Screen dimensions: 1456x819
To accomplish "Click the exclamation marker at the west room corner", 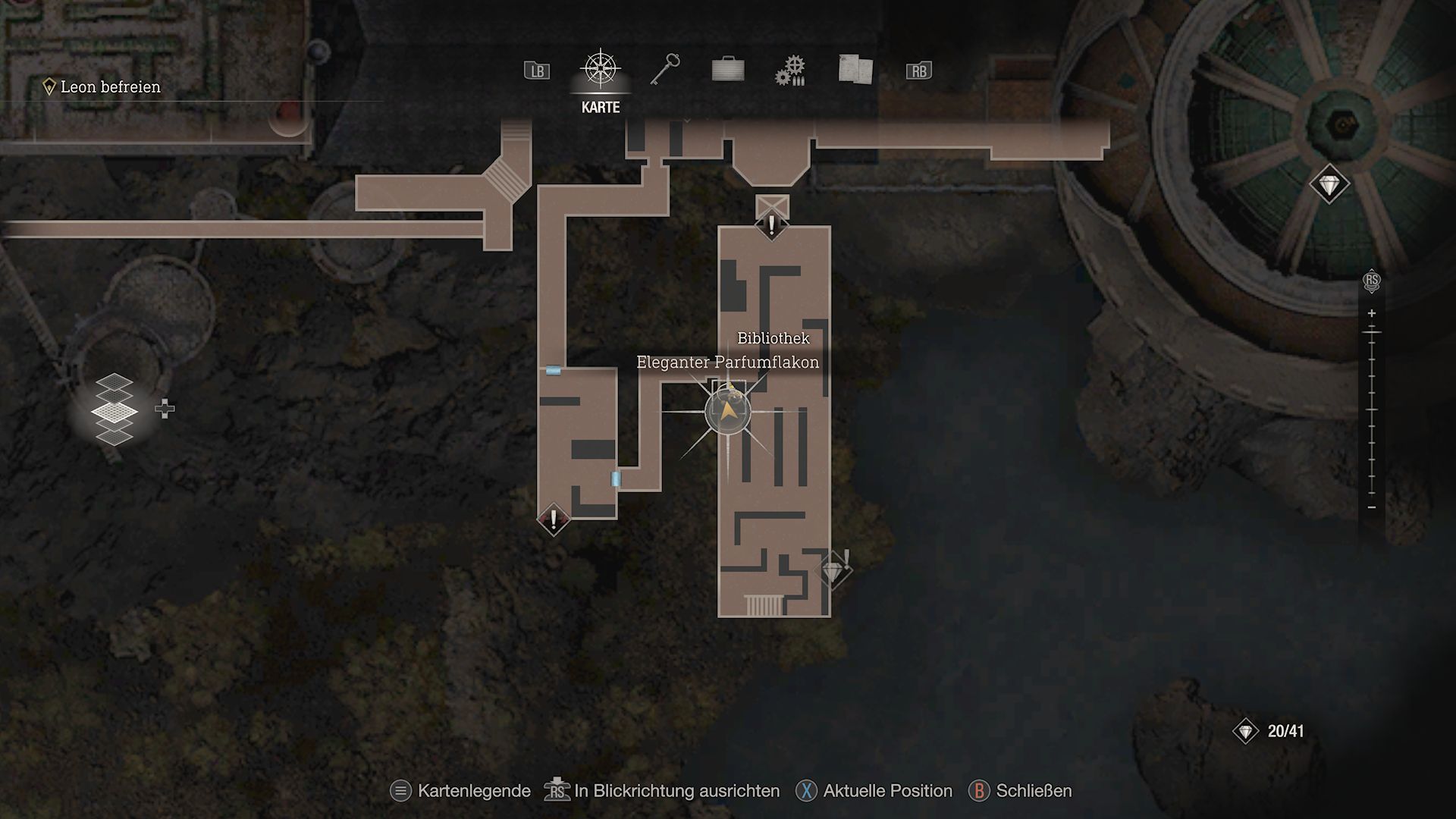I will (x=554, y=520).
